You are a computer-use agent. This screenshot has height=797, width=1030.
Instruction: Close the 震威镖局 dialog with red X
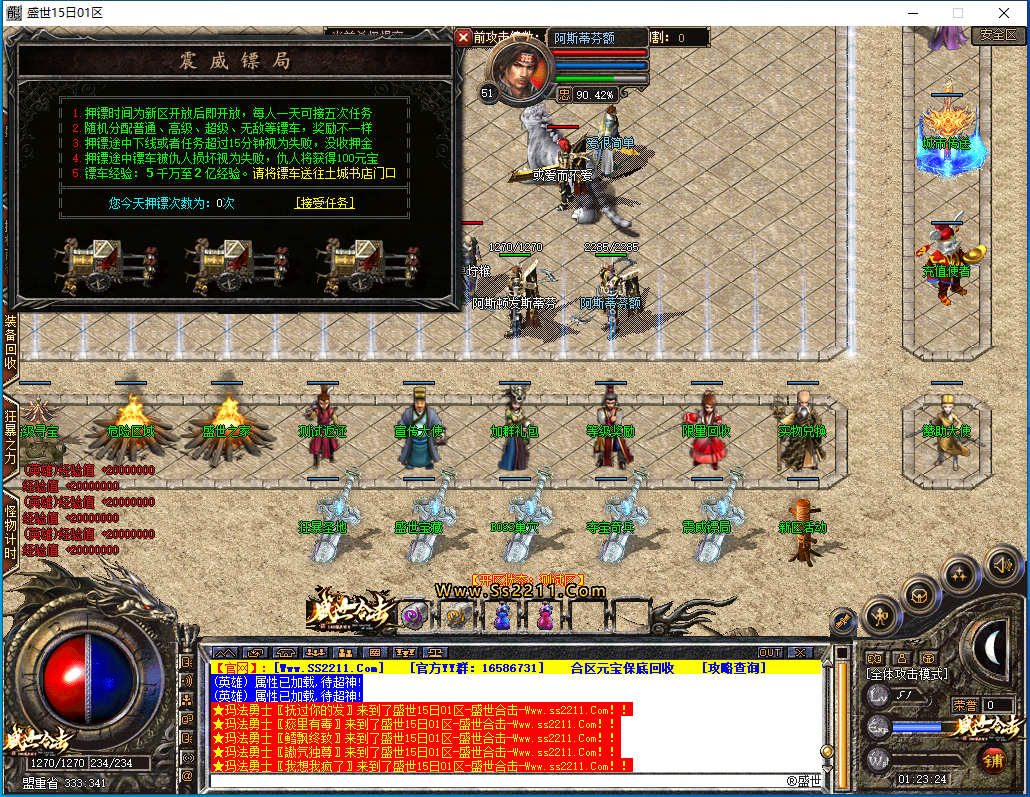pyautogui.click(x=463, y=37)
